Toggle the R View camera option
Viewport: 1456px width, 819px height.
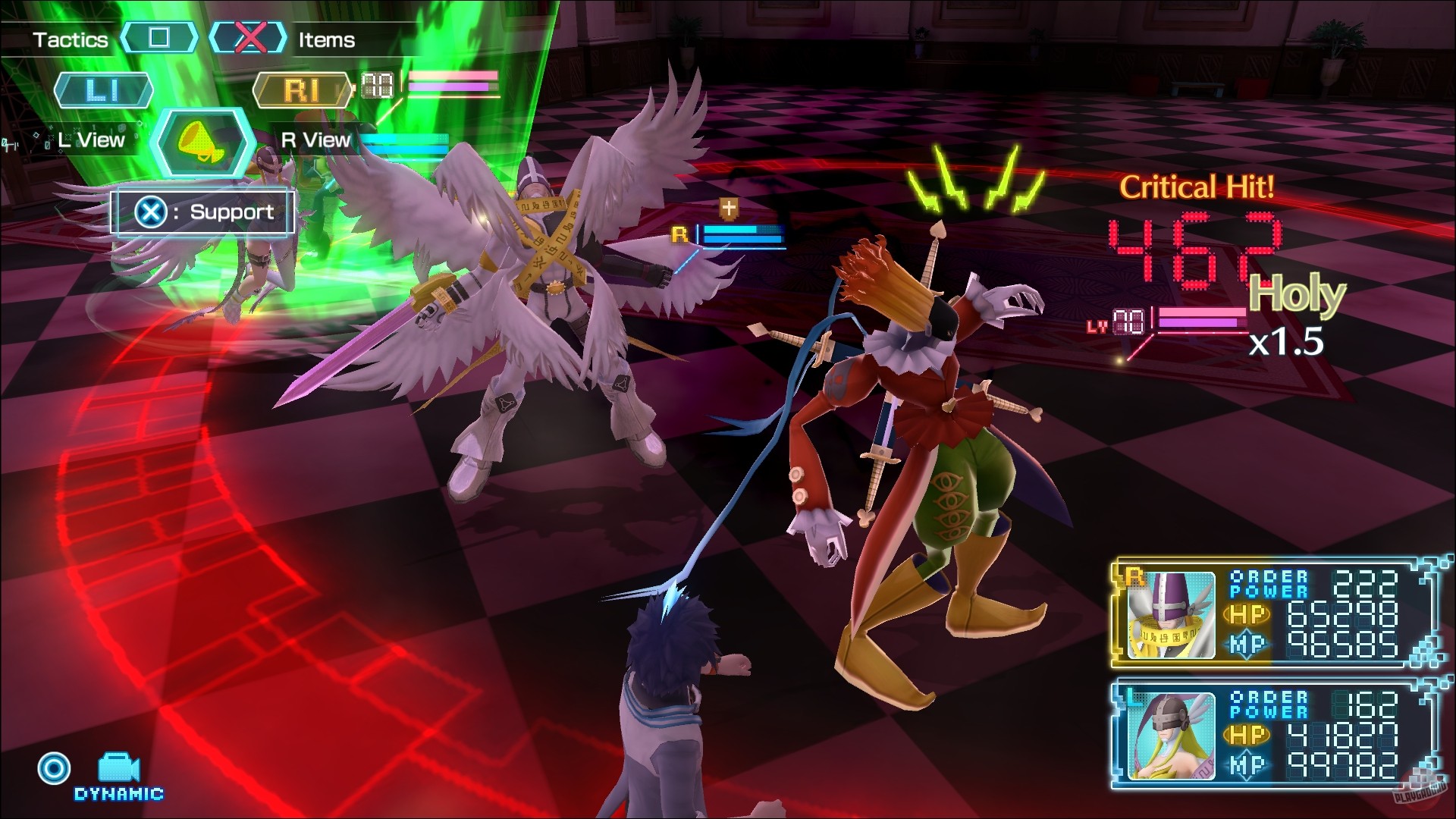point(315,140)
